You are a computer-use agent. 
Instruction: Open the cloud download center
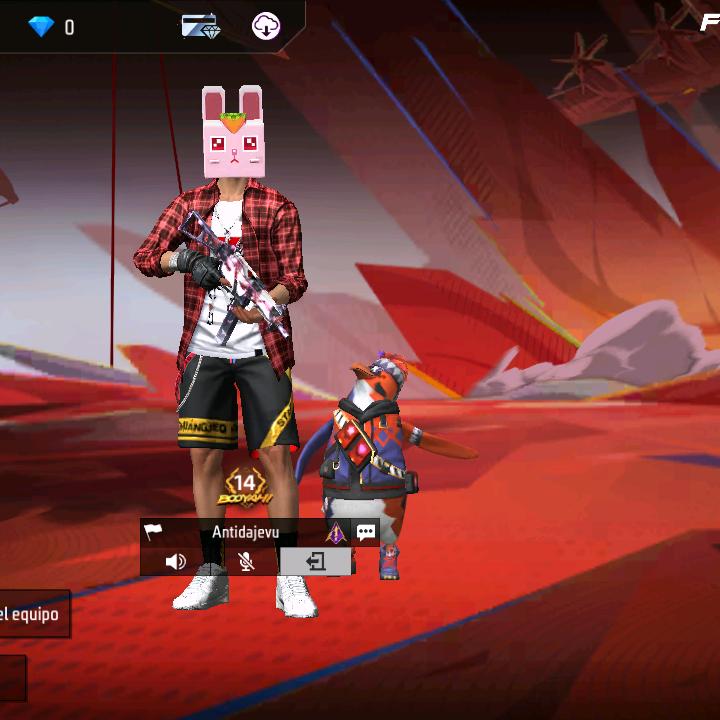pyautogui.click(x=266, y=27)
